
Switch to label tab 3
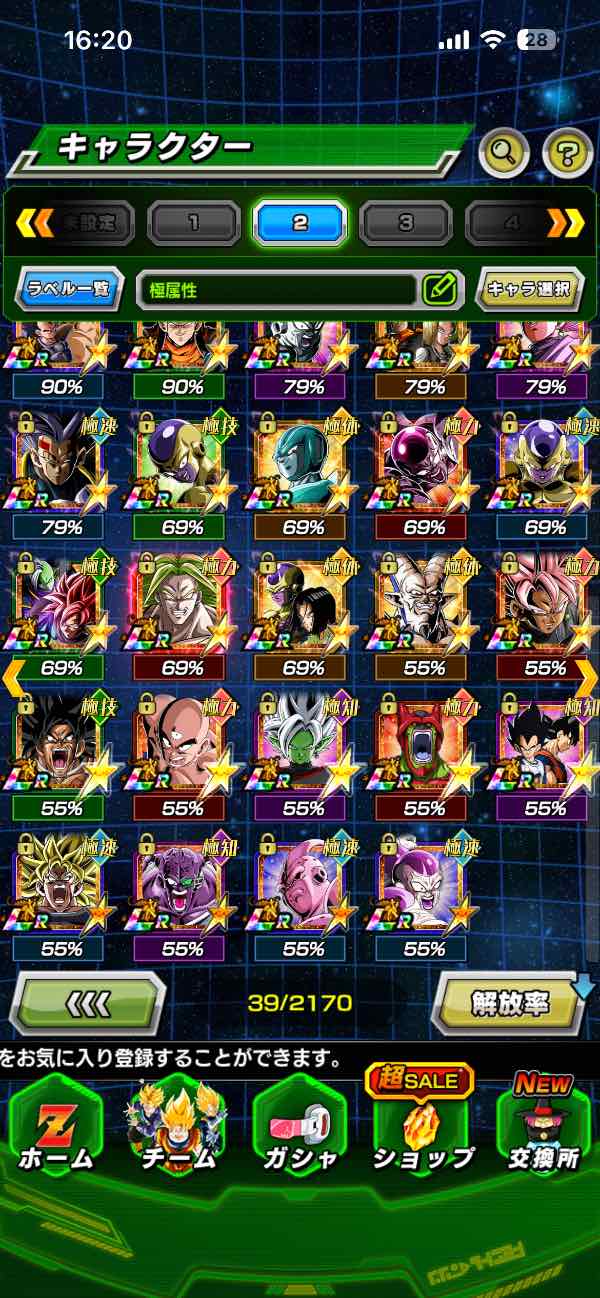405,223
